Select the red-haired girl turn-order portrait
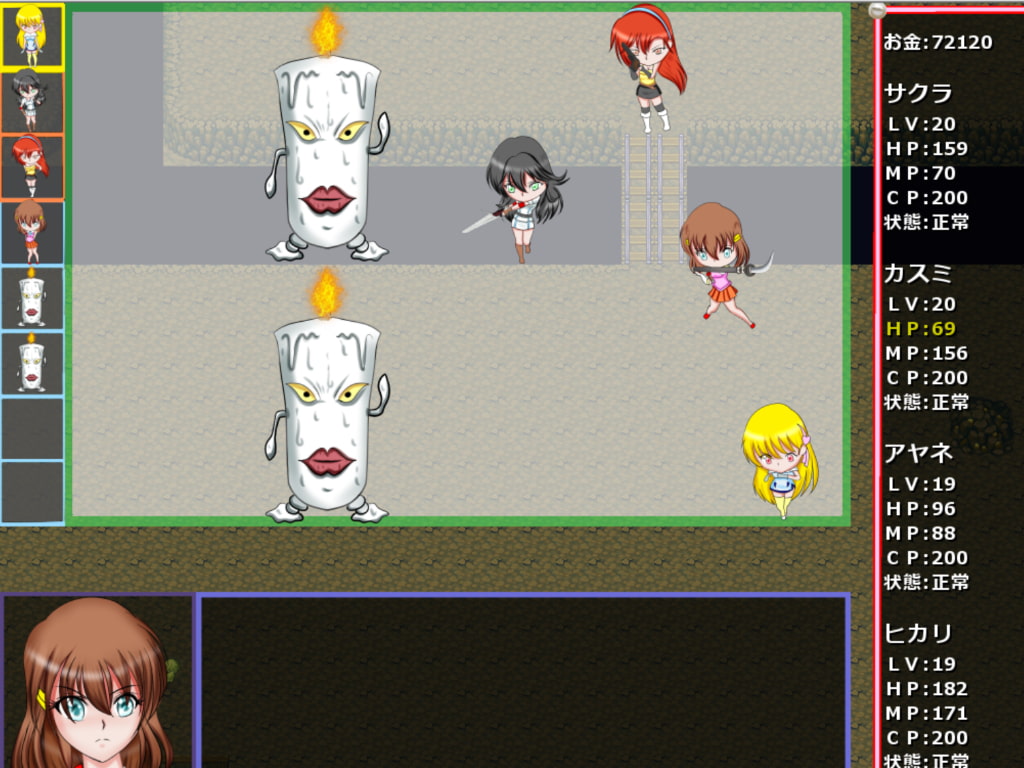Image resolution: width=1024 pixels, height=768 pixels. pos(31,166)
